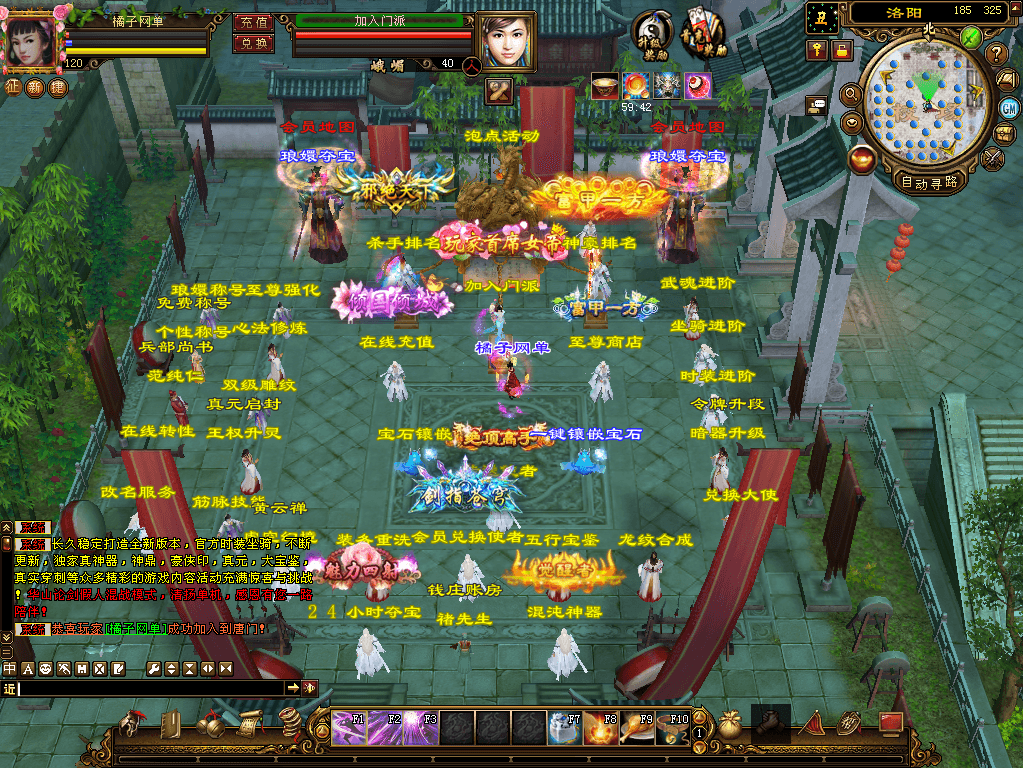The height and width of the screenshot is (768, 1023).
Task: Open the GM support icon
Action: (1008, 107)
